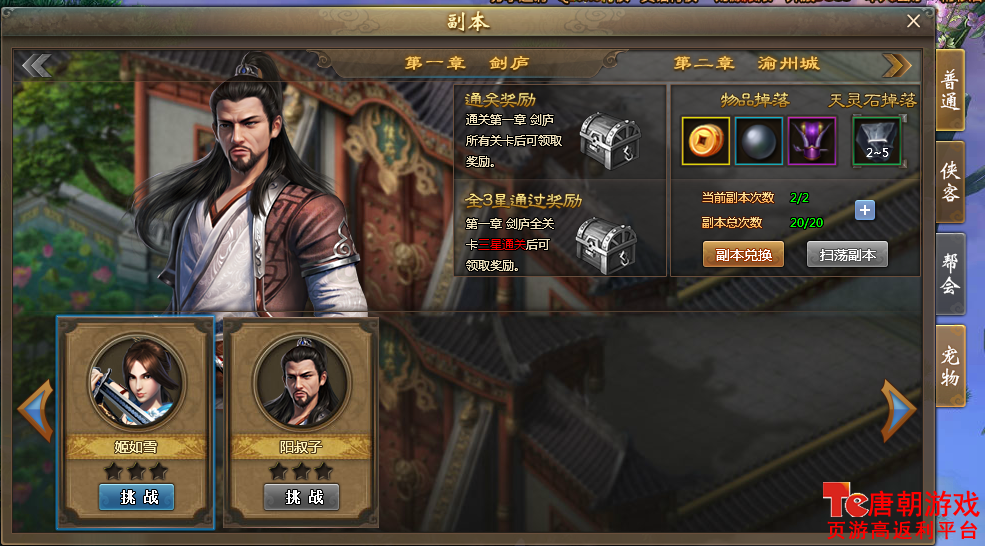View the 天灵石 drop icon
Viewport: 985px width, 546px height.
click(877, 141)
